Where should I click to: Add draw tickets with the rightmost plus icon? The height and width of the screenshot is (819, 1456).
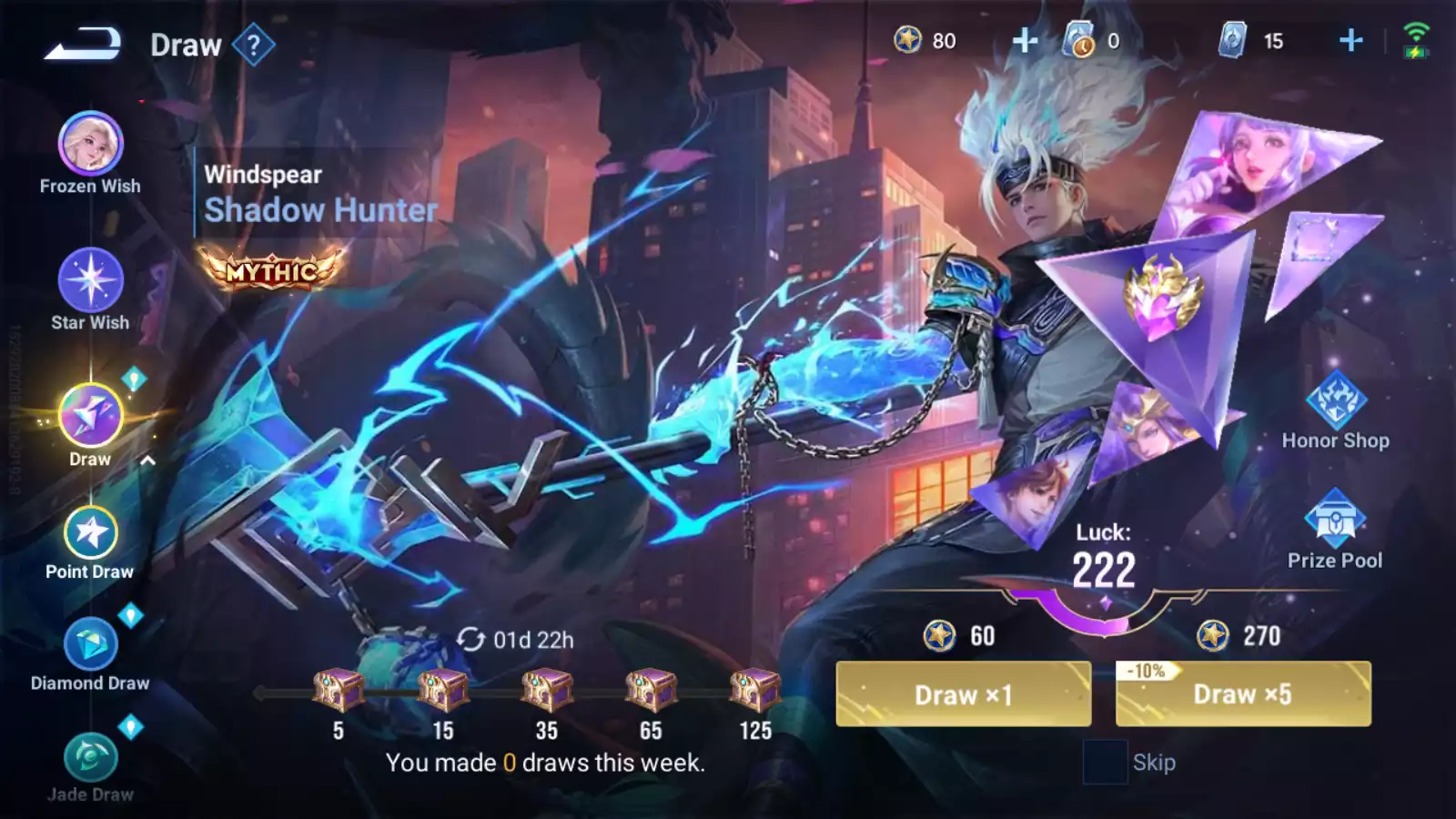[x=1350, y=41]
